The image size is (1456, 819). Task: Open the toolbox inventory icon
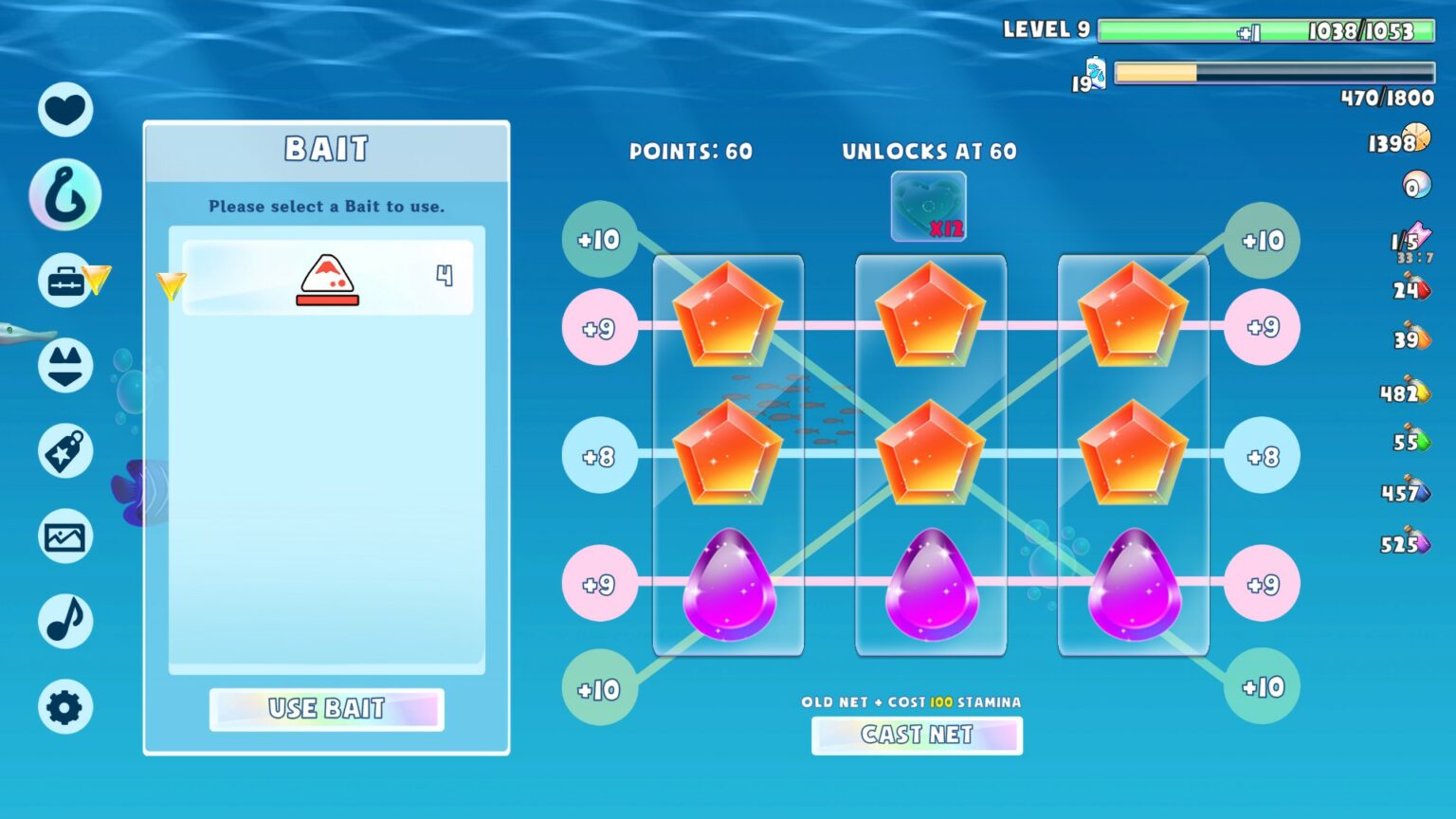tap(65, 281)
